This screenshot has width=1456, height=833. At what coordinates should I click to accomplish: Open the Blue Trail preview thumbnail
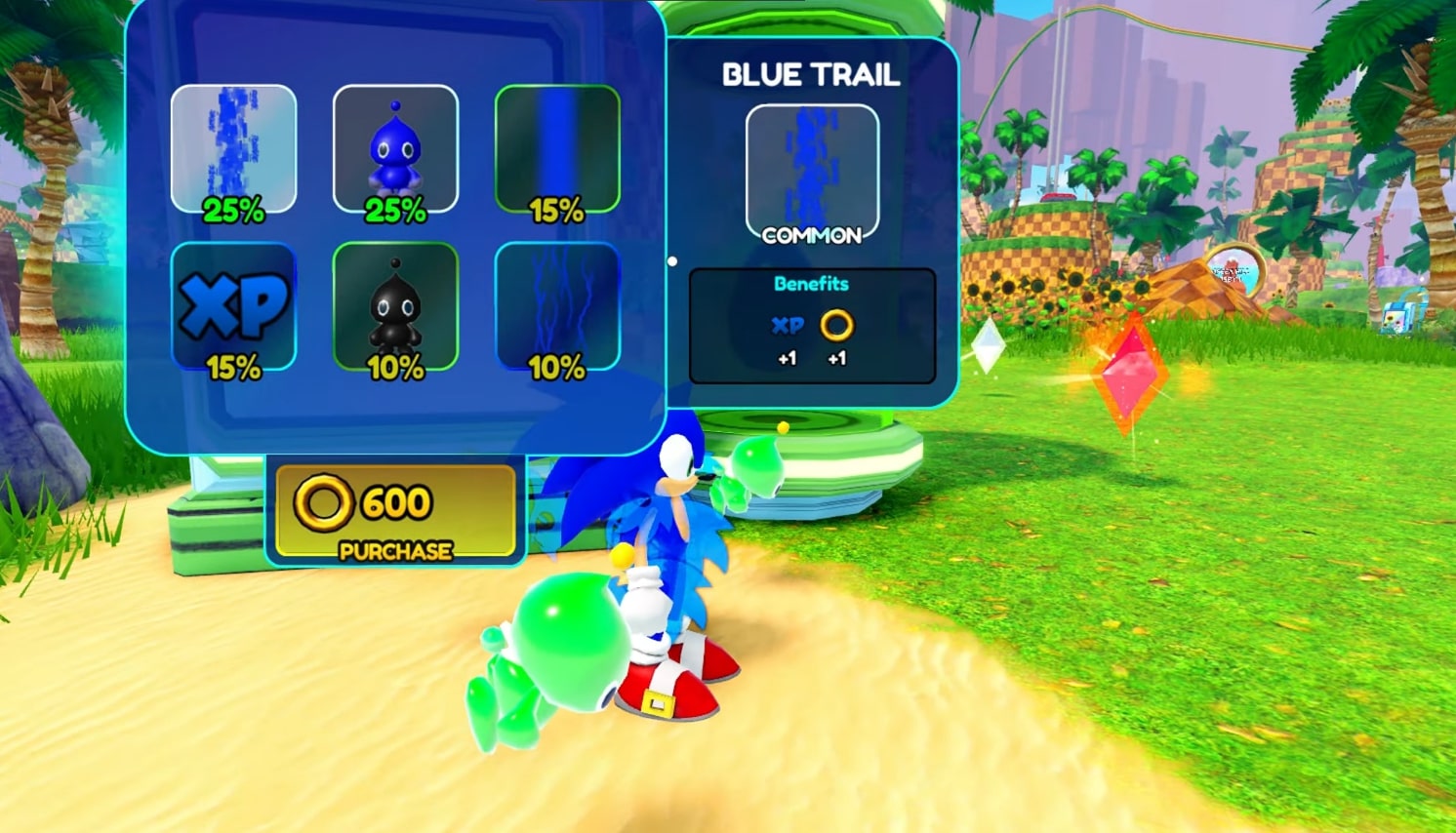click(x=811, y=168)
